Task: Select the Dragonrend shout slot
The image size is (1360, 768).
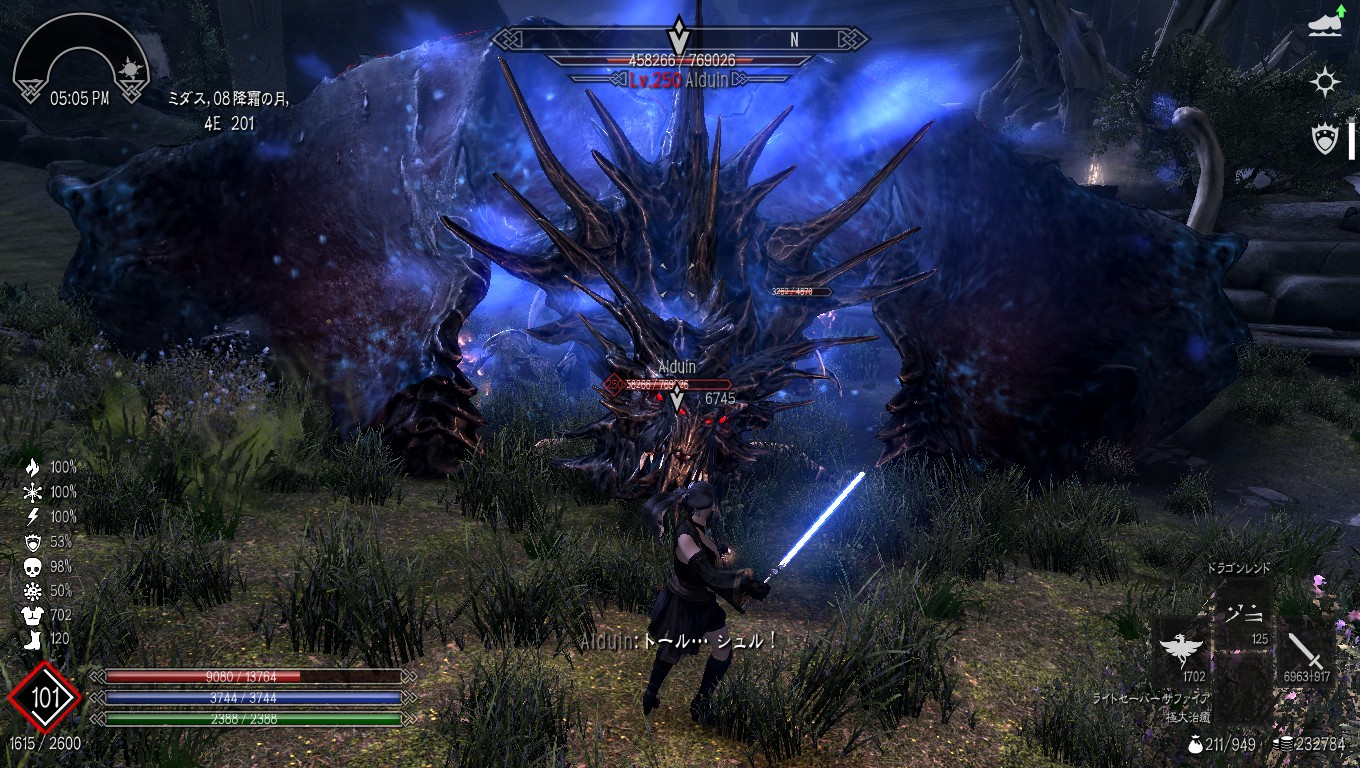Action: tap(1244, 611)
